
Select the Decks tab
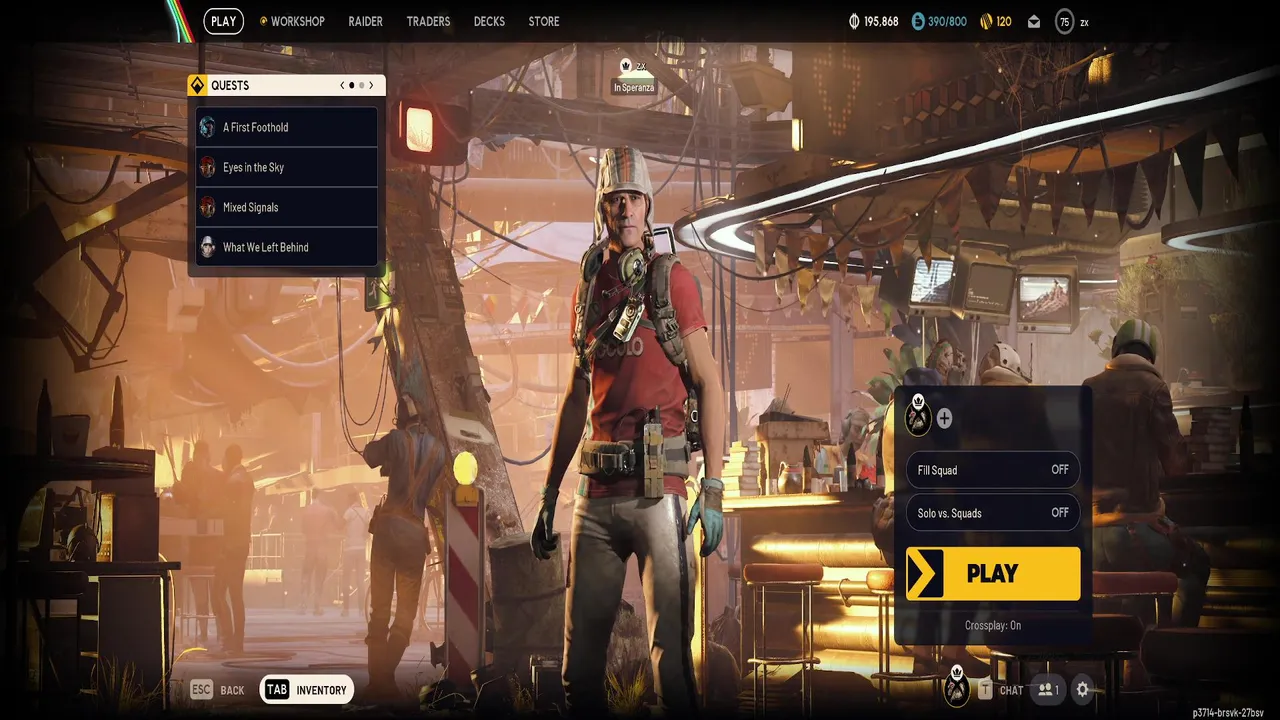[x=489, y=21]
